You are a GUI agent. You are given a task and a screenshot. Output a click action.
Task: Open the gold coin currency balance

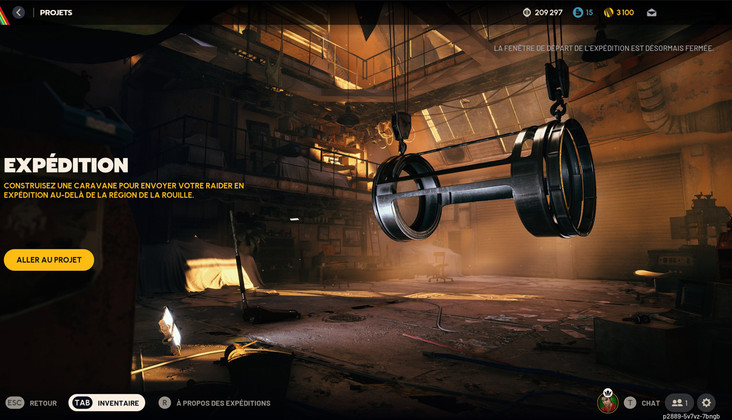click(x=619, y=12)
